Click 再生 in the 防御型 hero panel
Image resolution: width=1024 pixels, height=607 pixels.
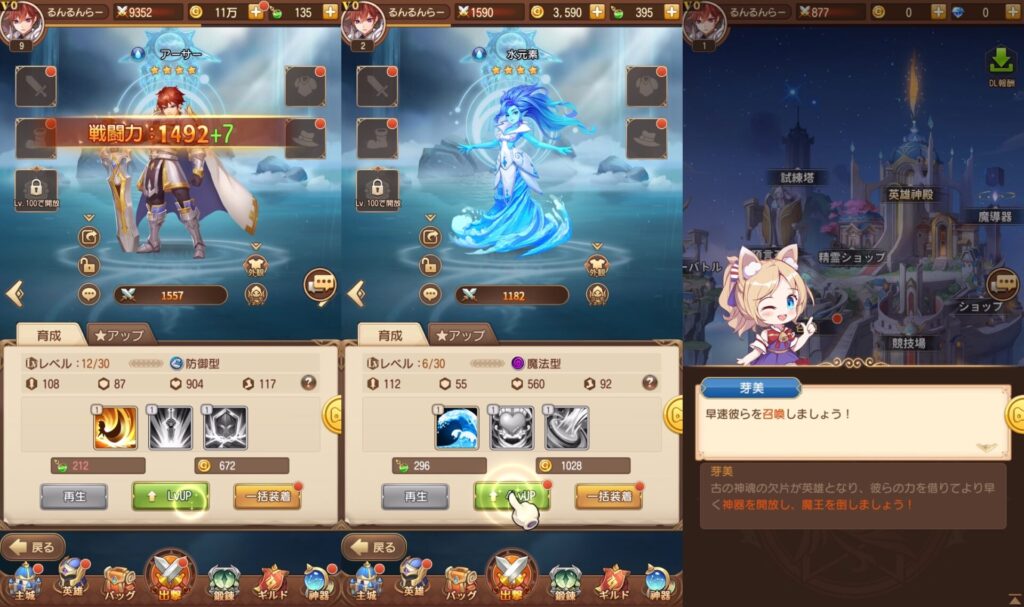tap(73, 496)
